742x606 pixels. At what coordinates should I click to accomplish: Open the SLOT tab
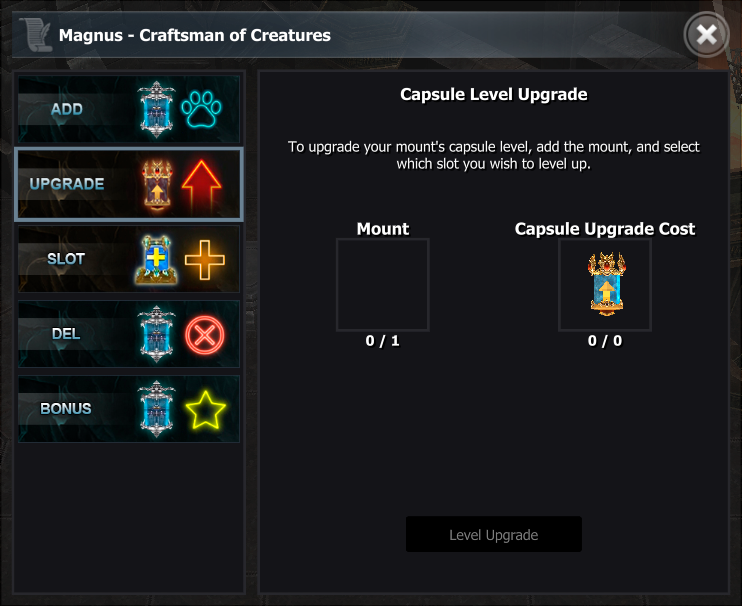click(128, 259)
